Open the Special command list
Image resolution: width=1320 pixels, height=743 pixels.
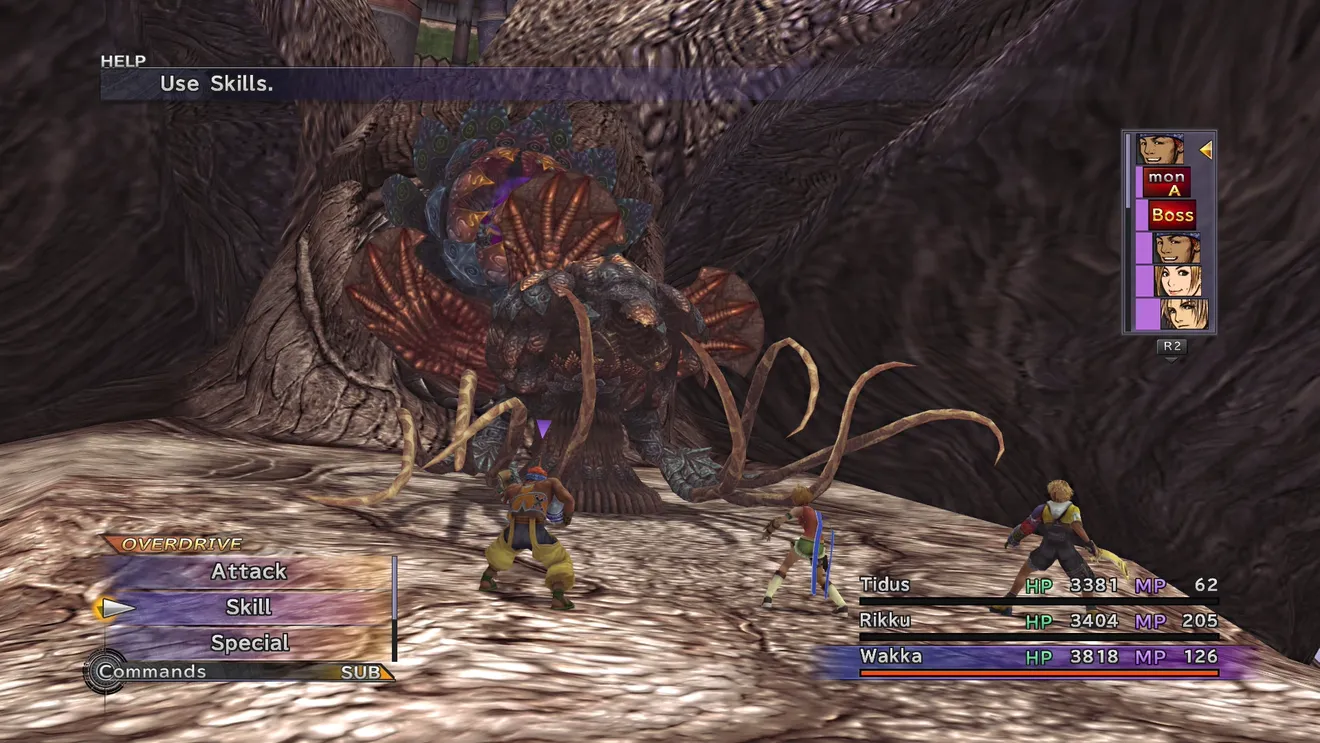pos(249,643)
